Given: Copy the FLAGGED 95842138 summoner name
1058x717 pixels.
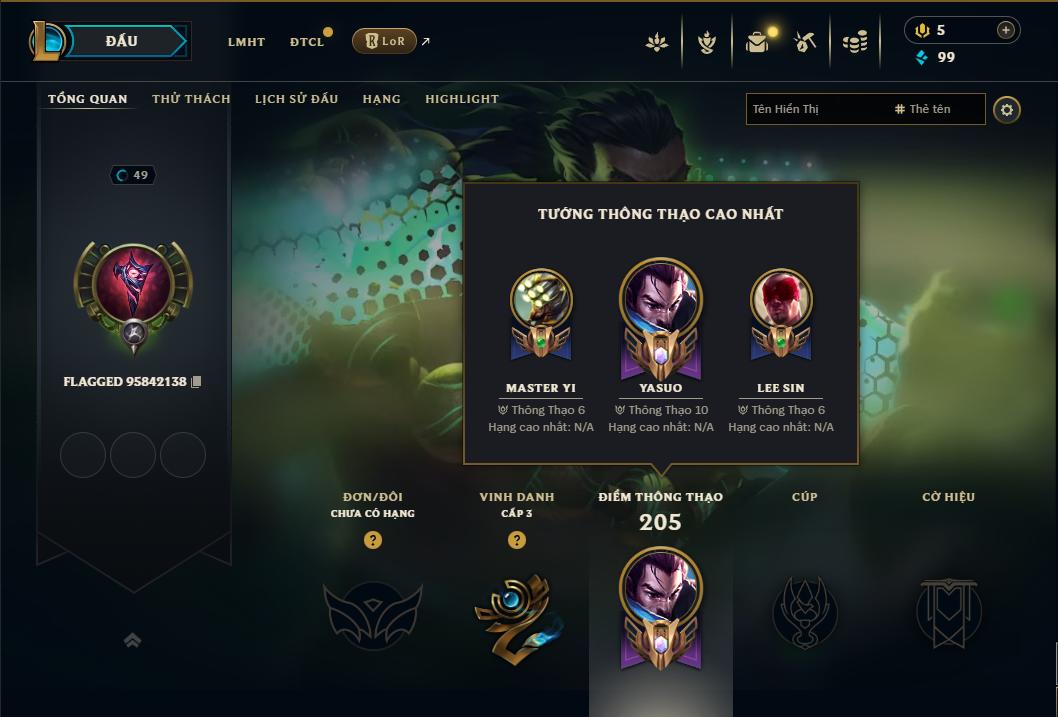Looking at the screenshot, I should click(x=197, y=382).
